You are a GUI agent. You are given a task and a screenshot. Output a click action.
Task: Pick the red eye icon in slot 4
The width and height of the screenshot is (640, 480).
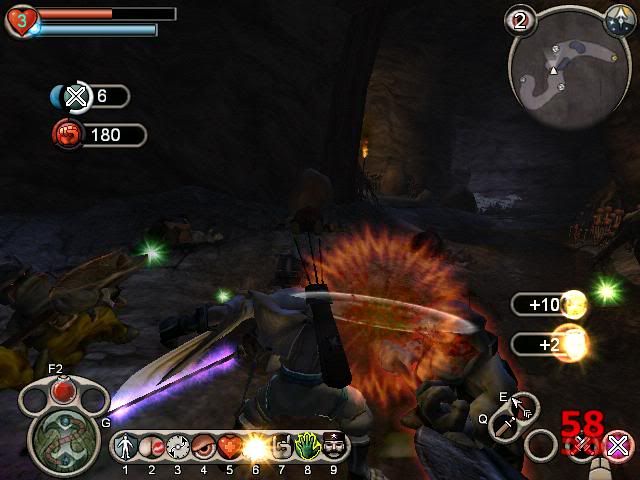203,446
